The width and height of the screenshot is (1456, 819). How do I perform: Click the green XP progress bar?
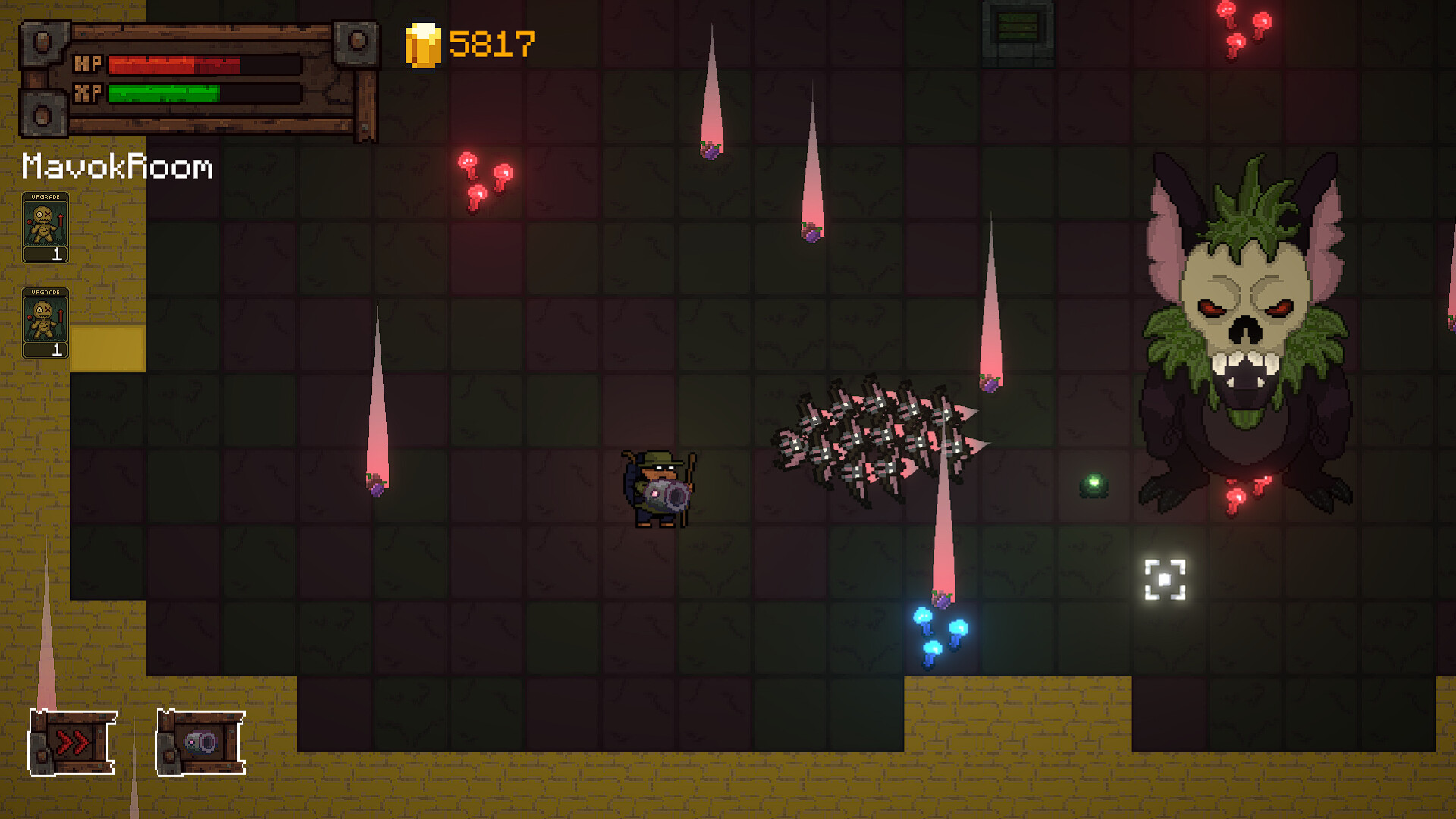click(x=165, y=94)
